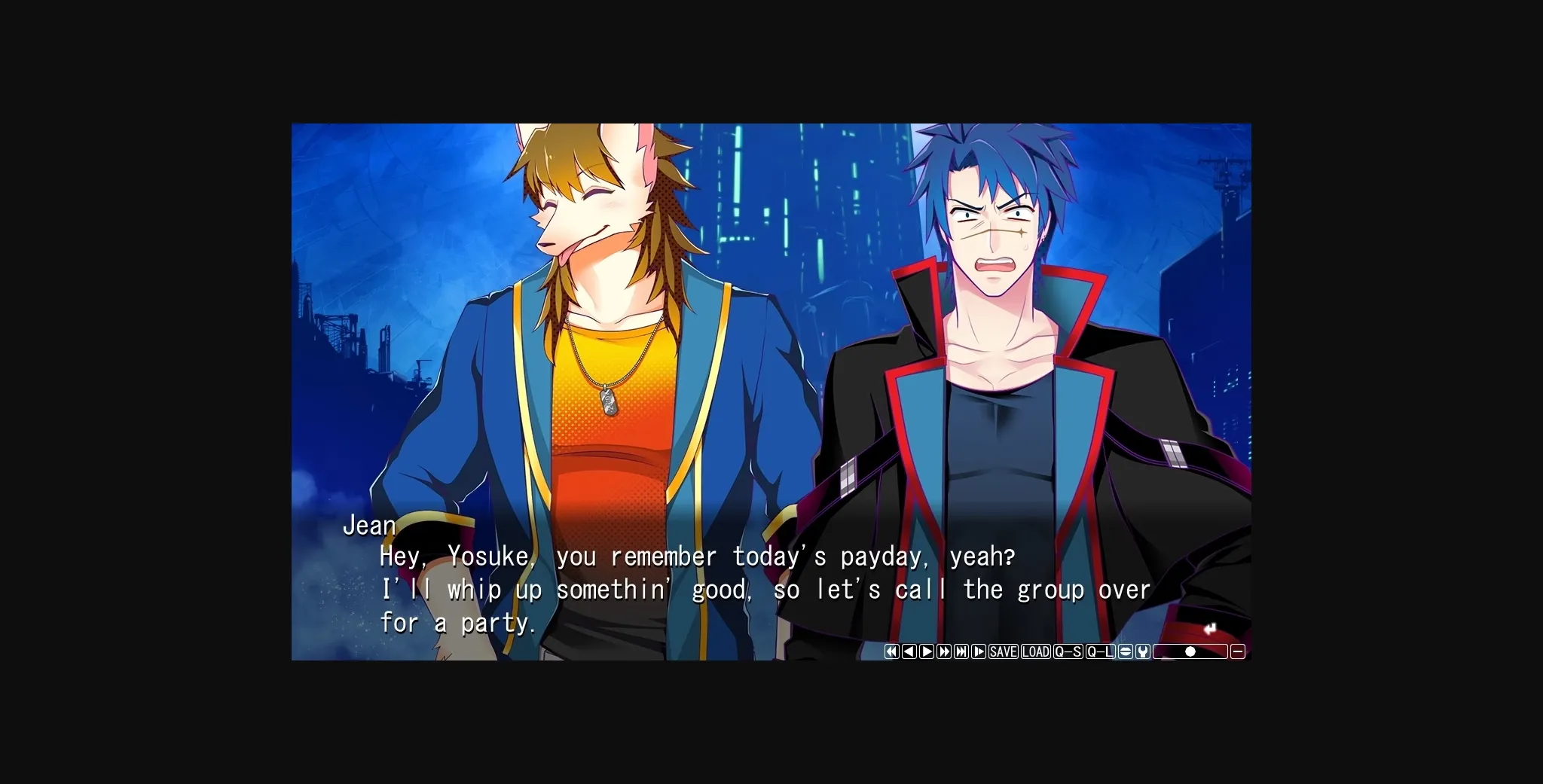Viewport: 1543px width, 784px height.
Task: Activate fast-forward text skipping
Action: (944, 651)
